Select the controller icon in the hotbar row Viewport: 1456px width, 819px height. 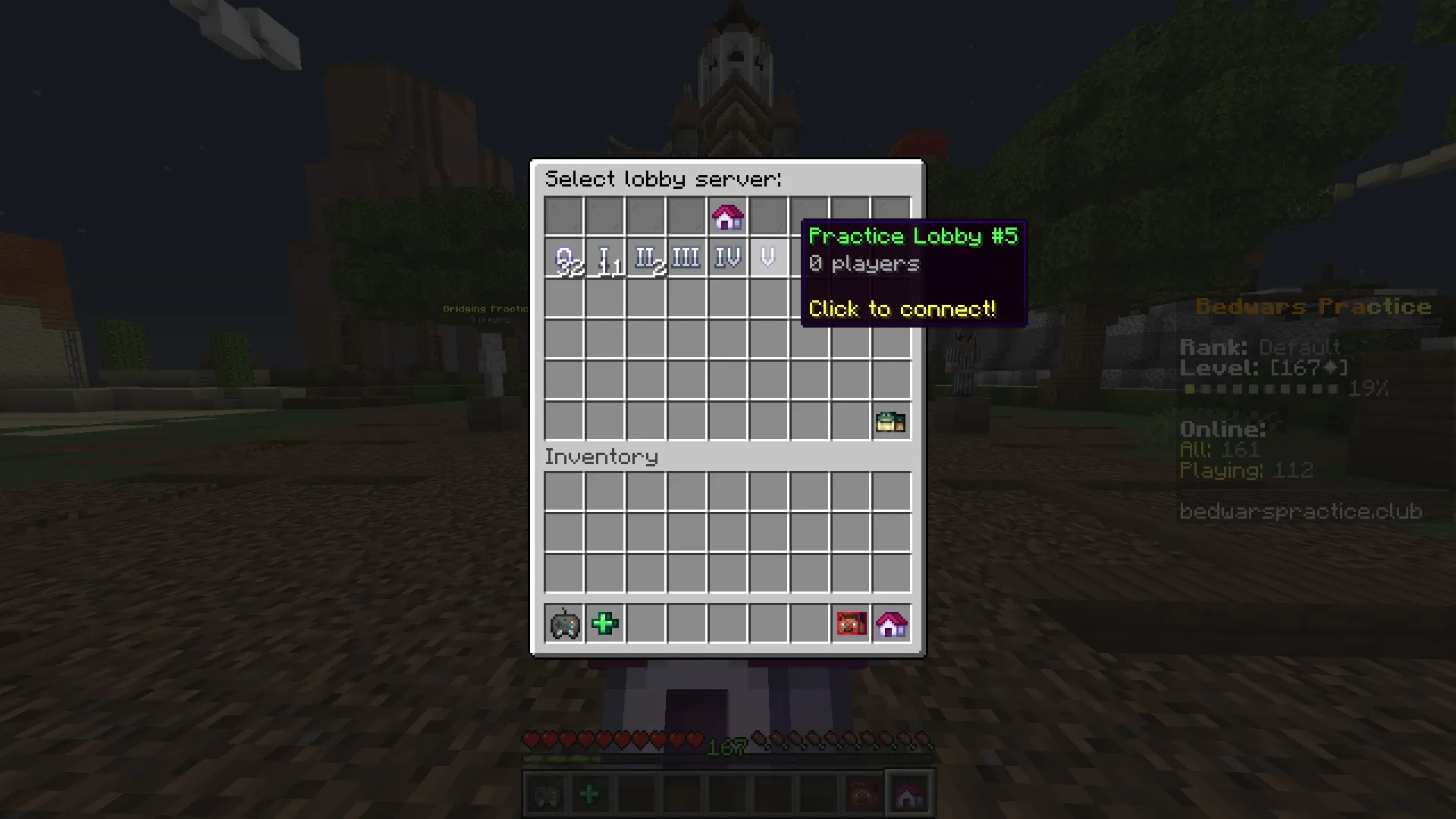coord(563,623)
